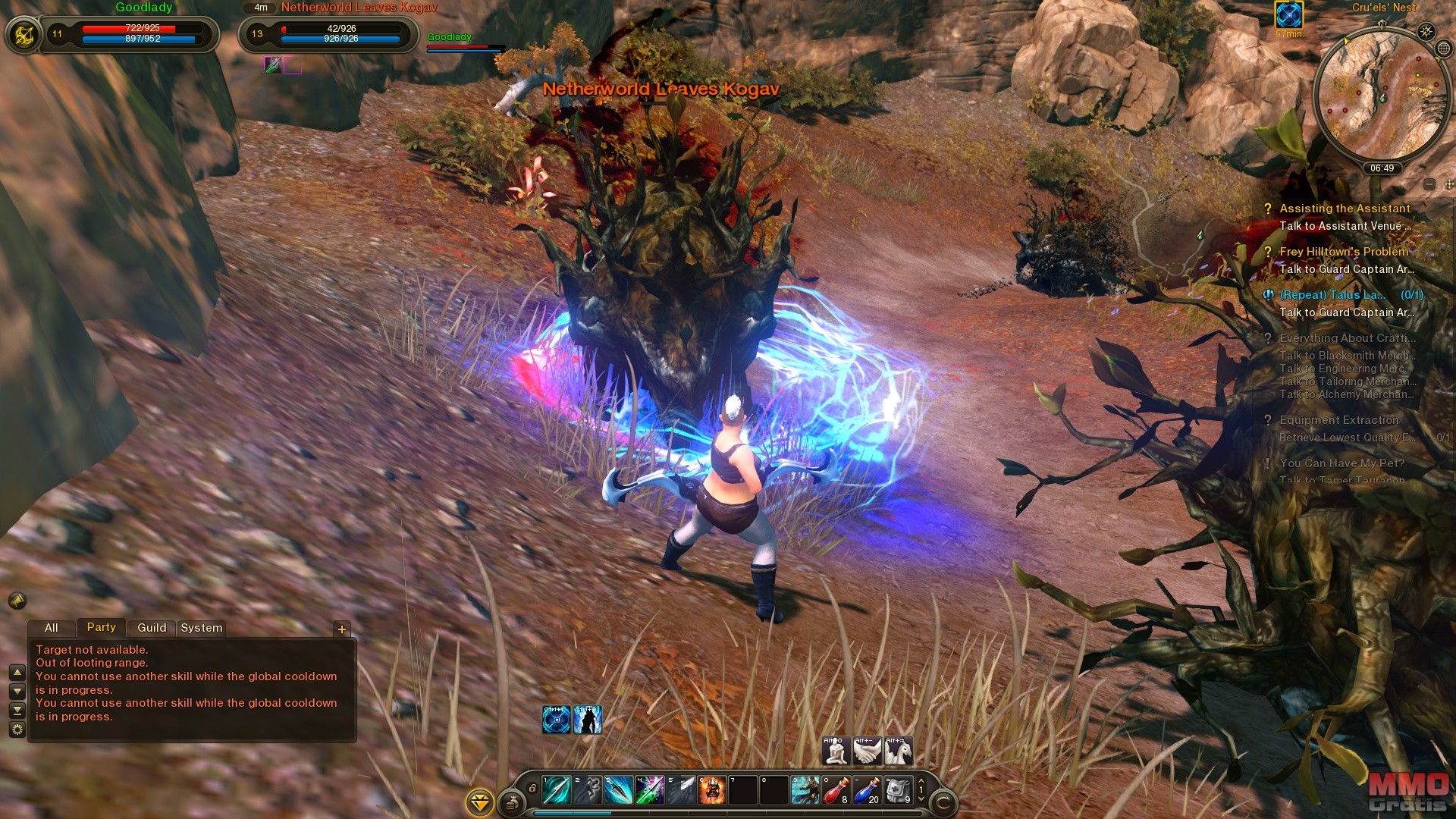Show the All chat tab
This screenshot has width=1456, height=819.
pyautogui.click(x=52, y=628)
